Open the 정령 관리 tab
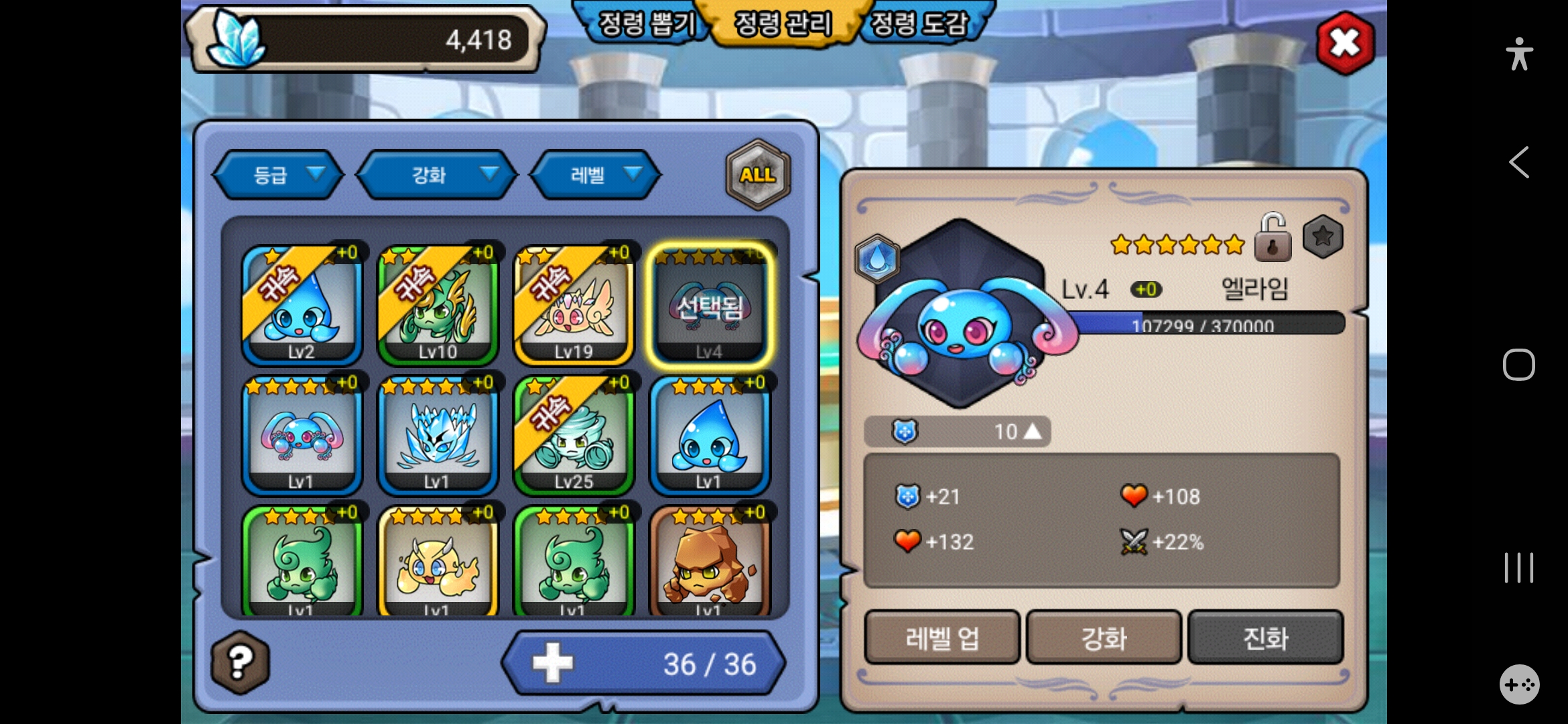The height and width of the screenshot is (724, 1568). tap(783, 24)
